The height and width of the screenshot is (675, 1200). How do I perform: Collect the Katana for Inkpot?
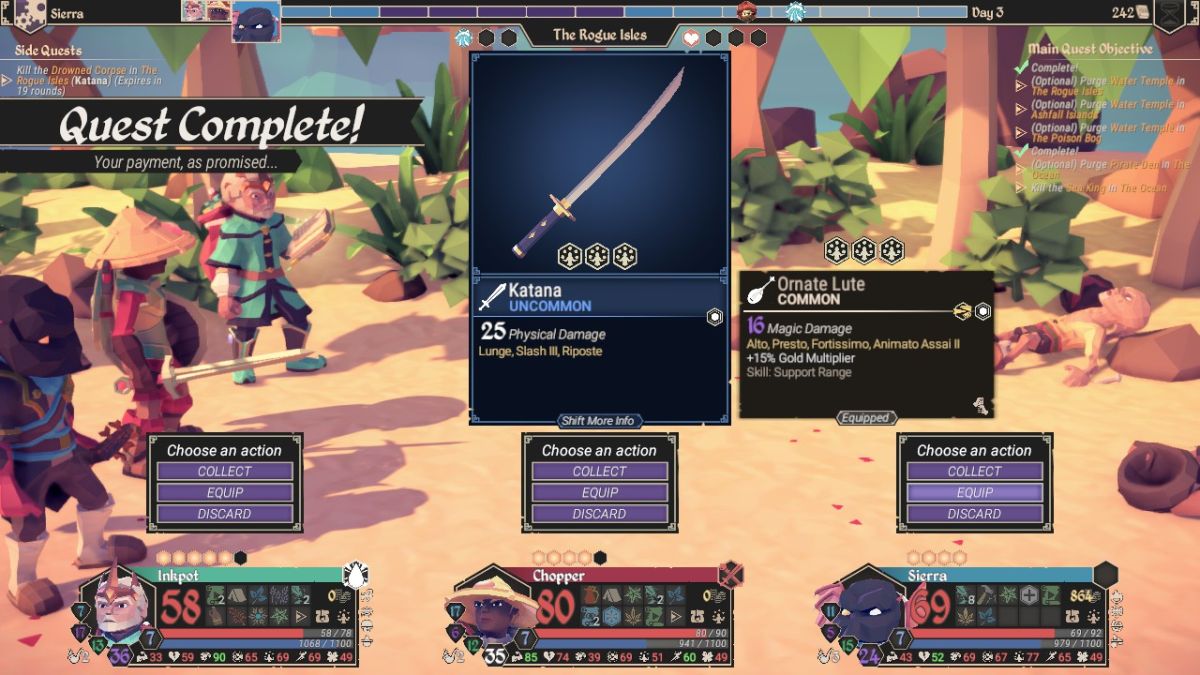225,471
